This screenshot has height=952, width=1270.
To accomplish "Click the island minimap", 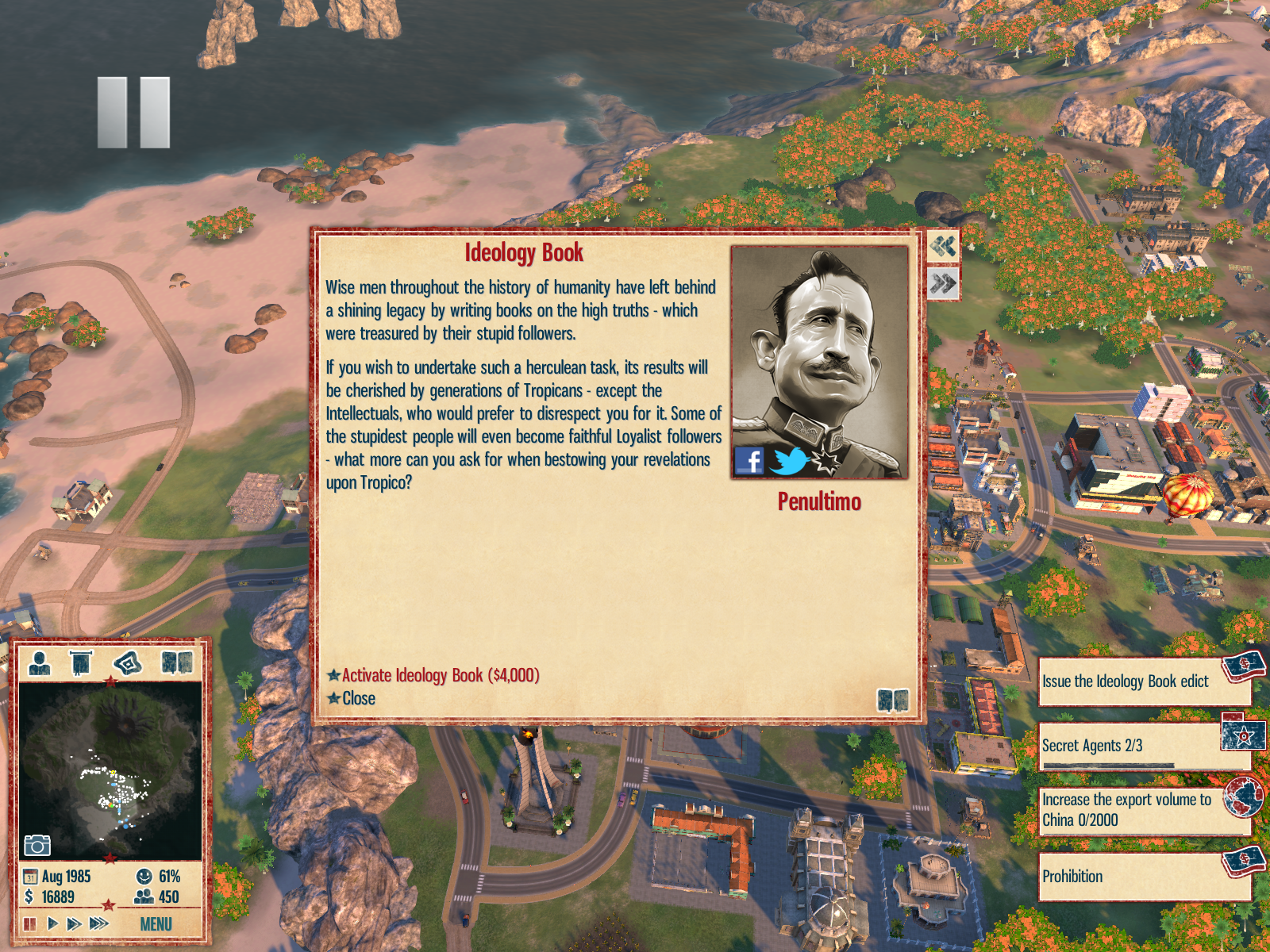I will tap(110, 770).
